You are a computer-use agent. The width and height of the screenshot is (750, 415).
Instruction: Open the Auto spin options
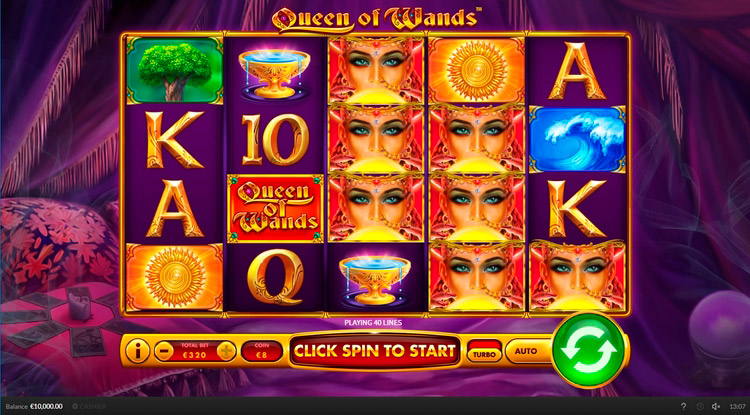click(x=525, y=351)
